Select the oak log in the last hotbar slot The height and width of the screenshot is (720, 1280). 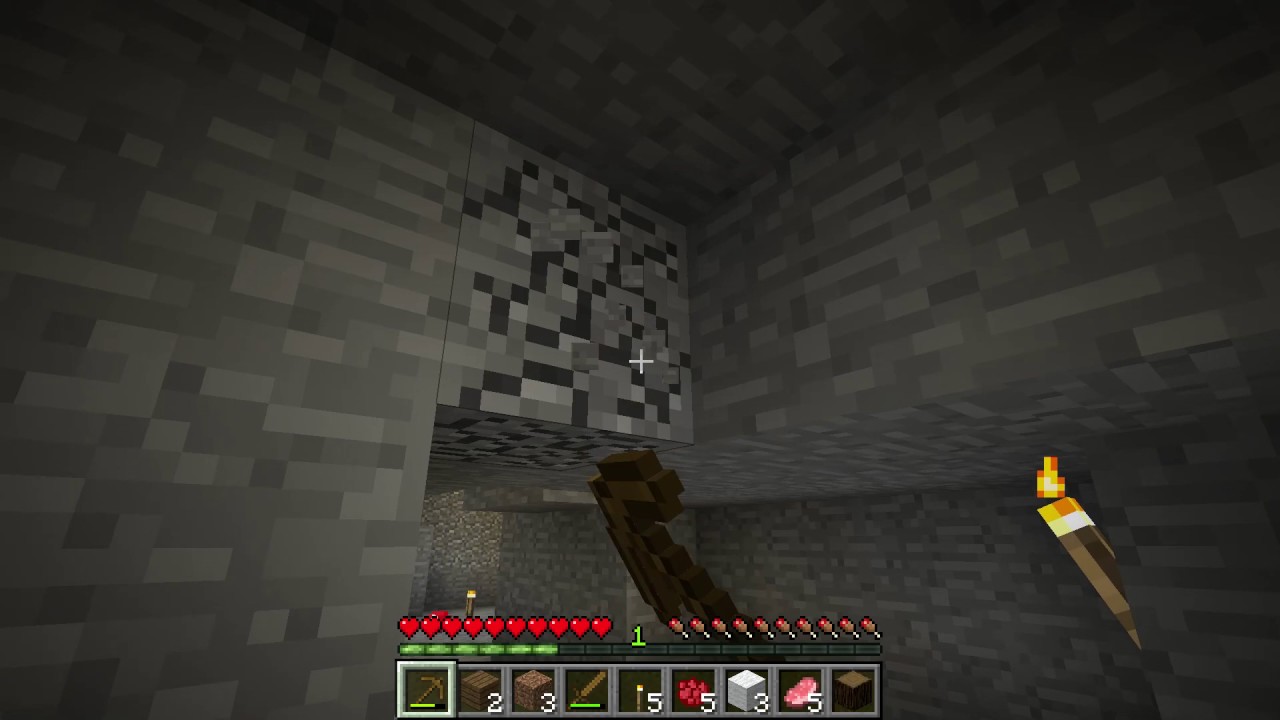(x=855, y=688)
